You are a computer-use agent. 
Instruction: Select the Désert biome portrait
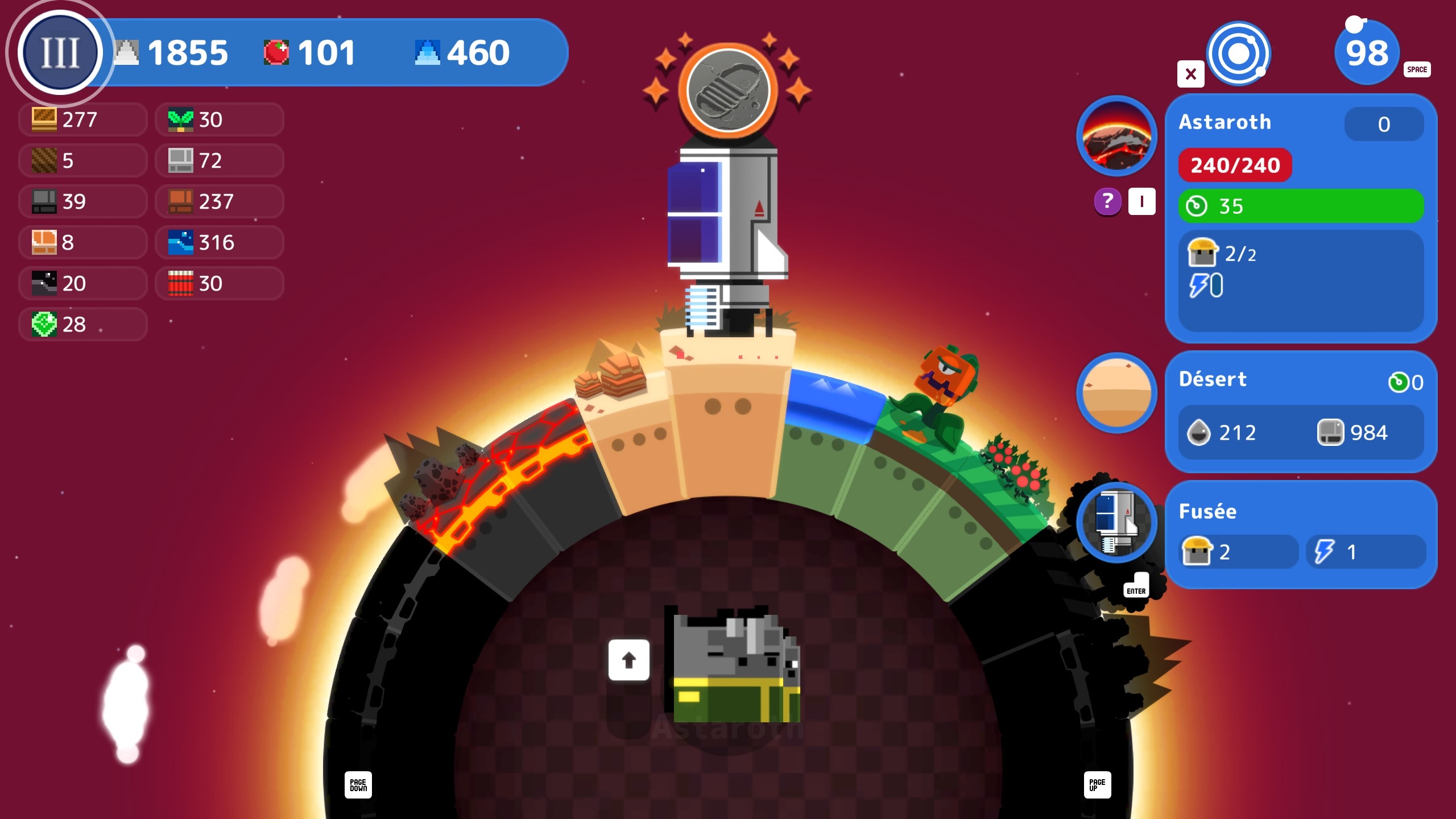1116,392
